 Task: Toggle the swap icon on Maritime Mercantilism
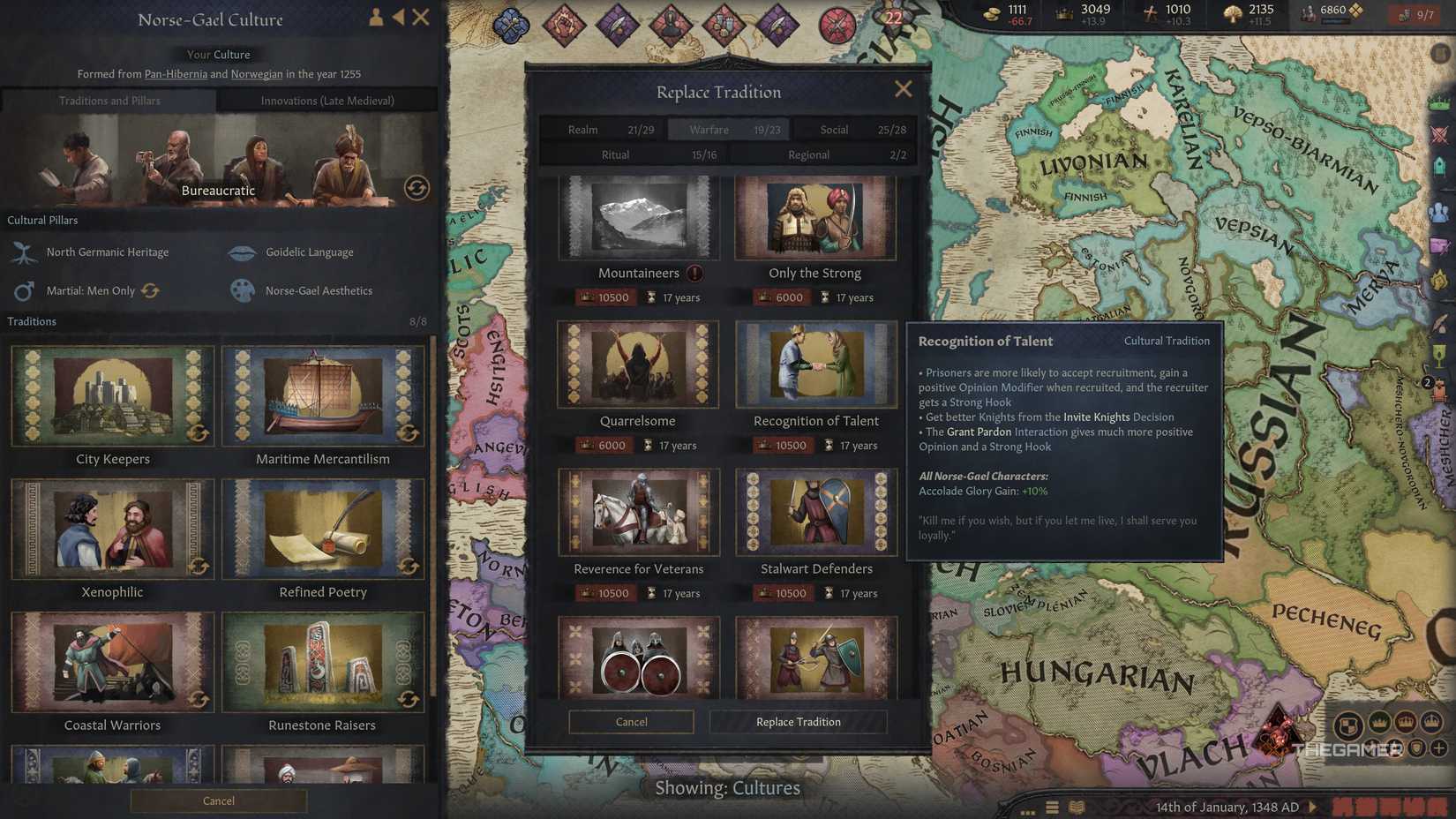click(x=409, y=434)
